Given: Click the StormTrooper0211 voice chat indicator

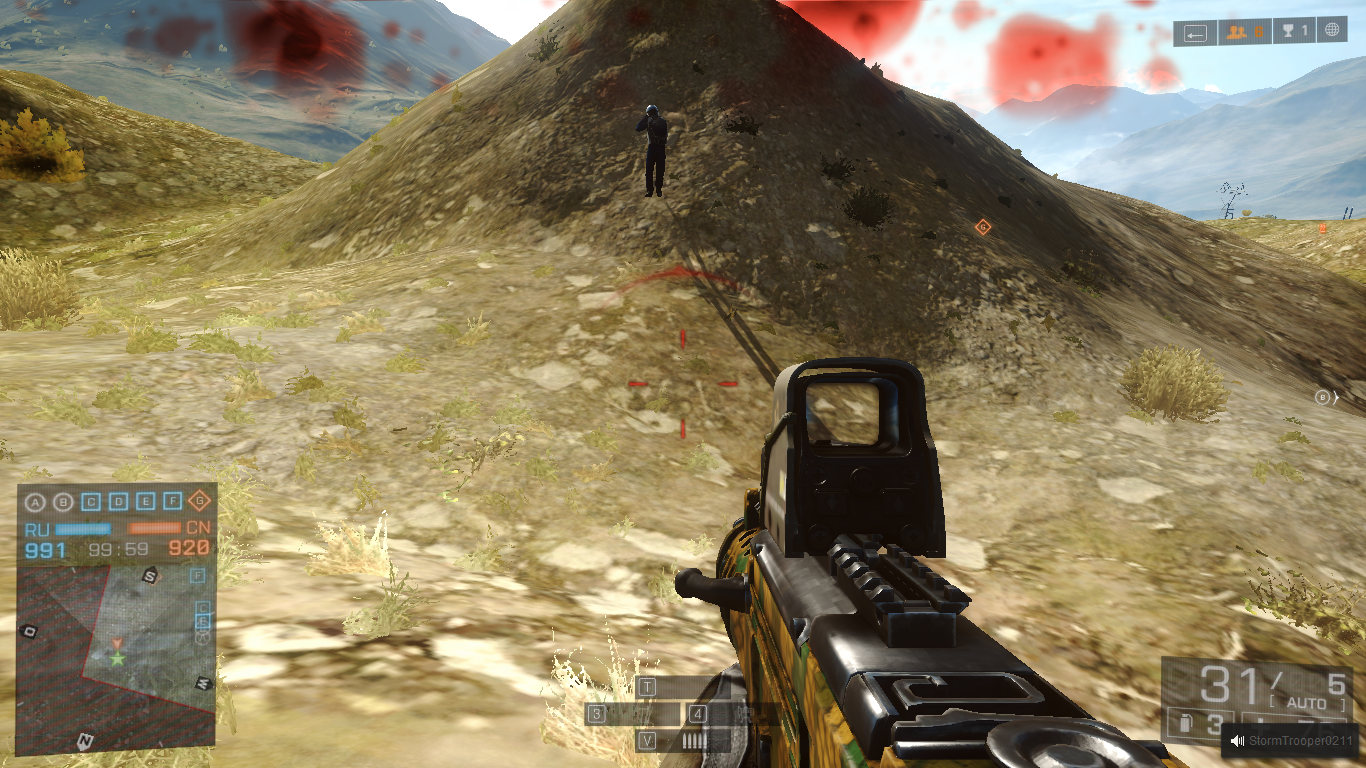Looking at the screenshot, I should [x=1292, y=741].
